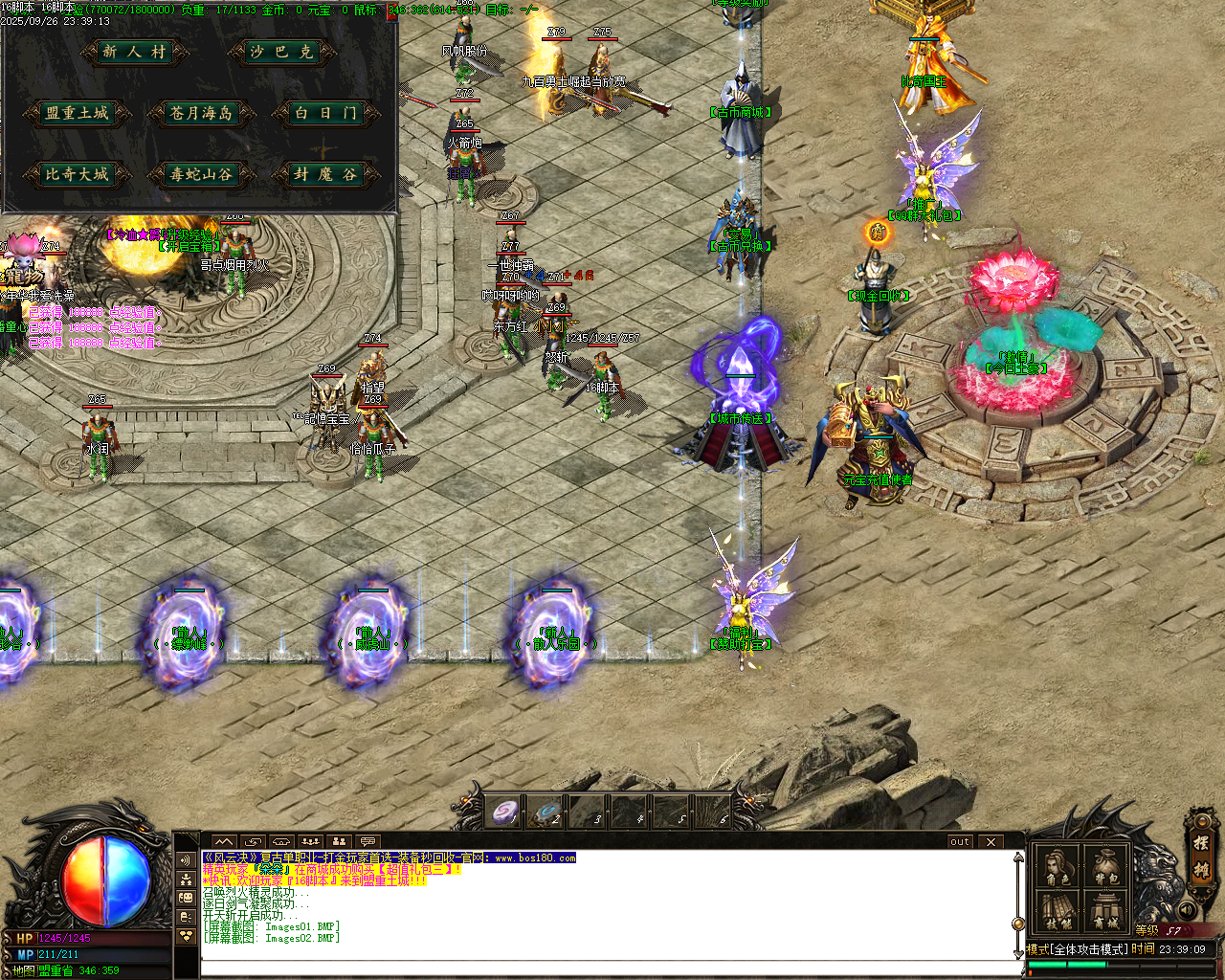Screen dimensions: 1225x980
Task: Toggle game sound with the round speaker button
Action: coord(1187,909)
